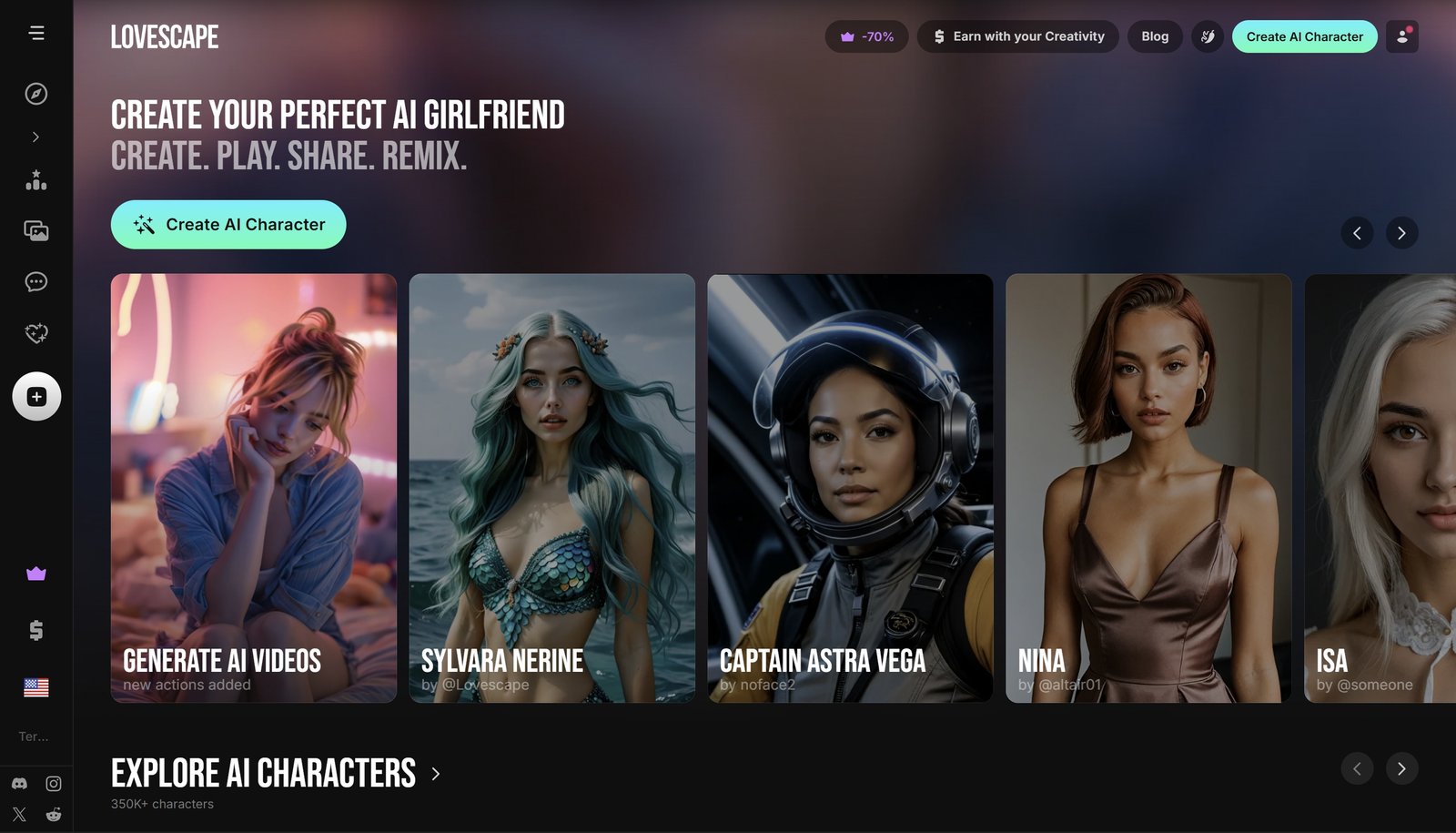Viewport: 1456px width, 833px height.
Task: Open the image gallery sidebar icon
Action: pyautogui.click(x=35, y=230)
